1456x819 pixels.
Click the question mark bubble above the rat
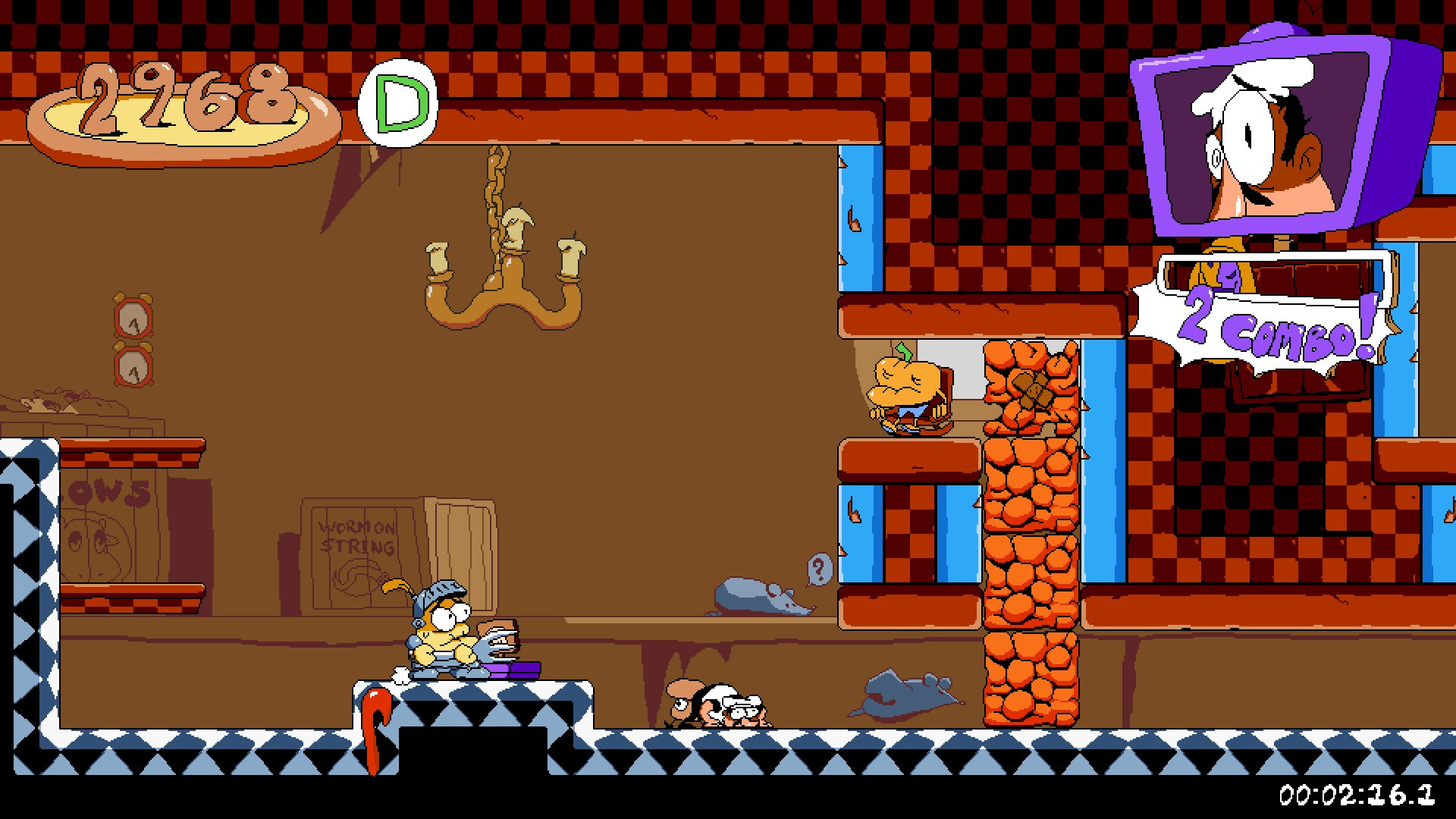(x=817, y=567)
